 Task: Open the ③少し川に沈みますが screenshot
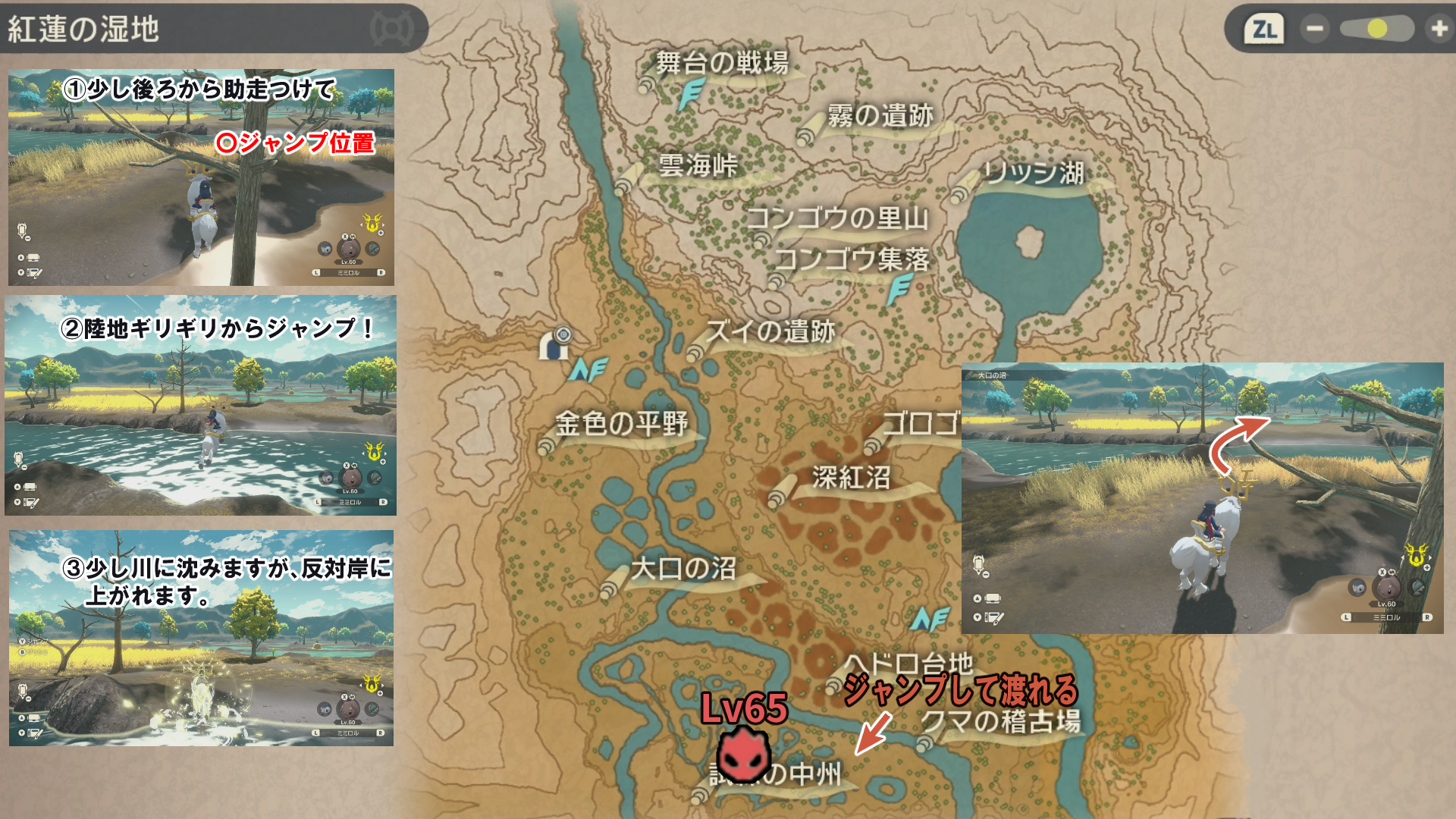(x=201, y=638)
